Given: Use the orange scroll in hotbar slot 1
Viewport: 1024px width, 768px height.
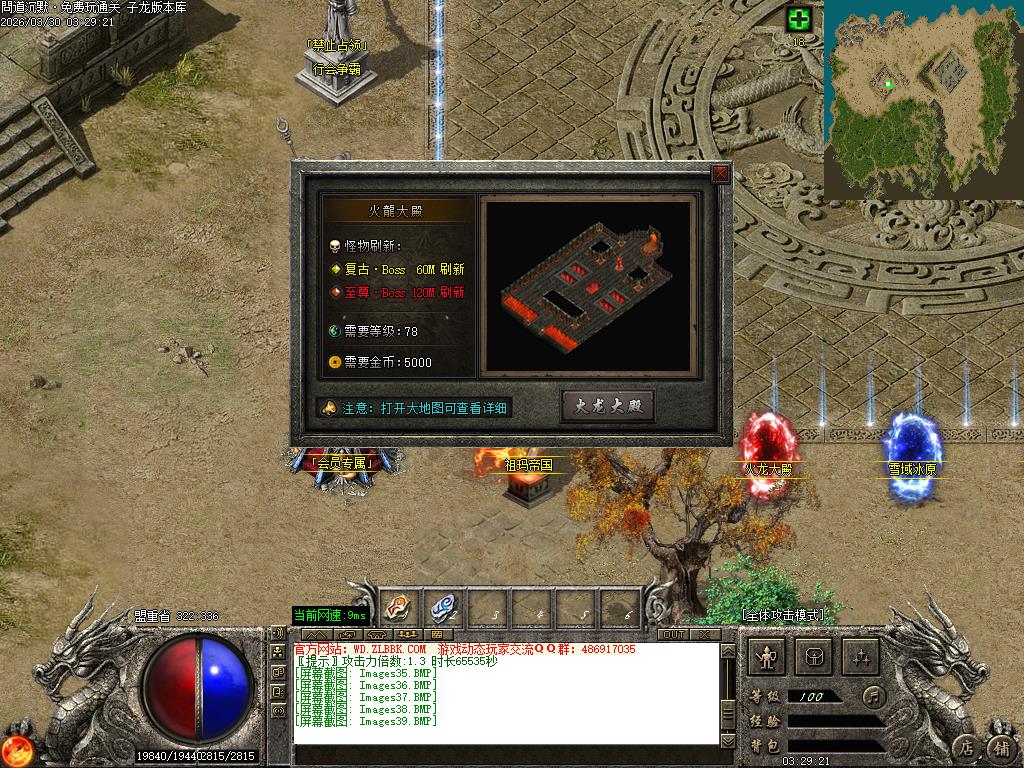Looking at the screenshot, I should (x=396, y=606).
